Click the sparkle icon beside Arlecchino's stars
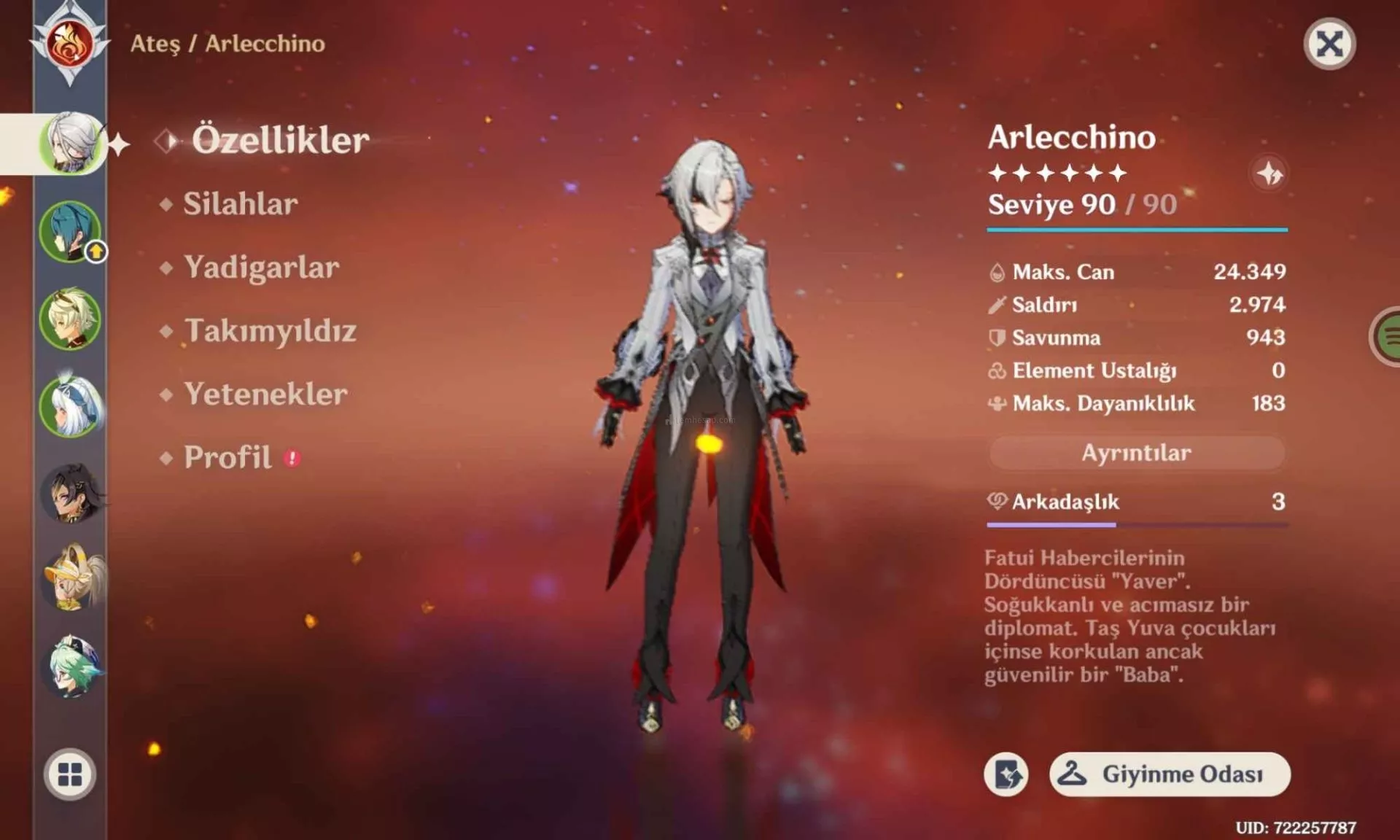Screen dimensions: 1400x840 [1269, 174]
